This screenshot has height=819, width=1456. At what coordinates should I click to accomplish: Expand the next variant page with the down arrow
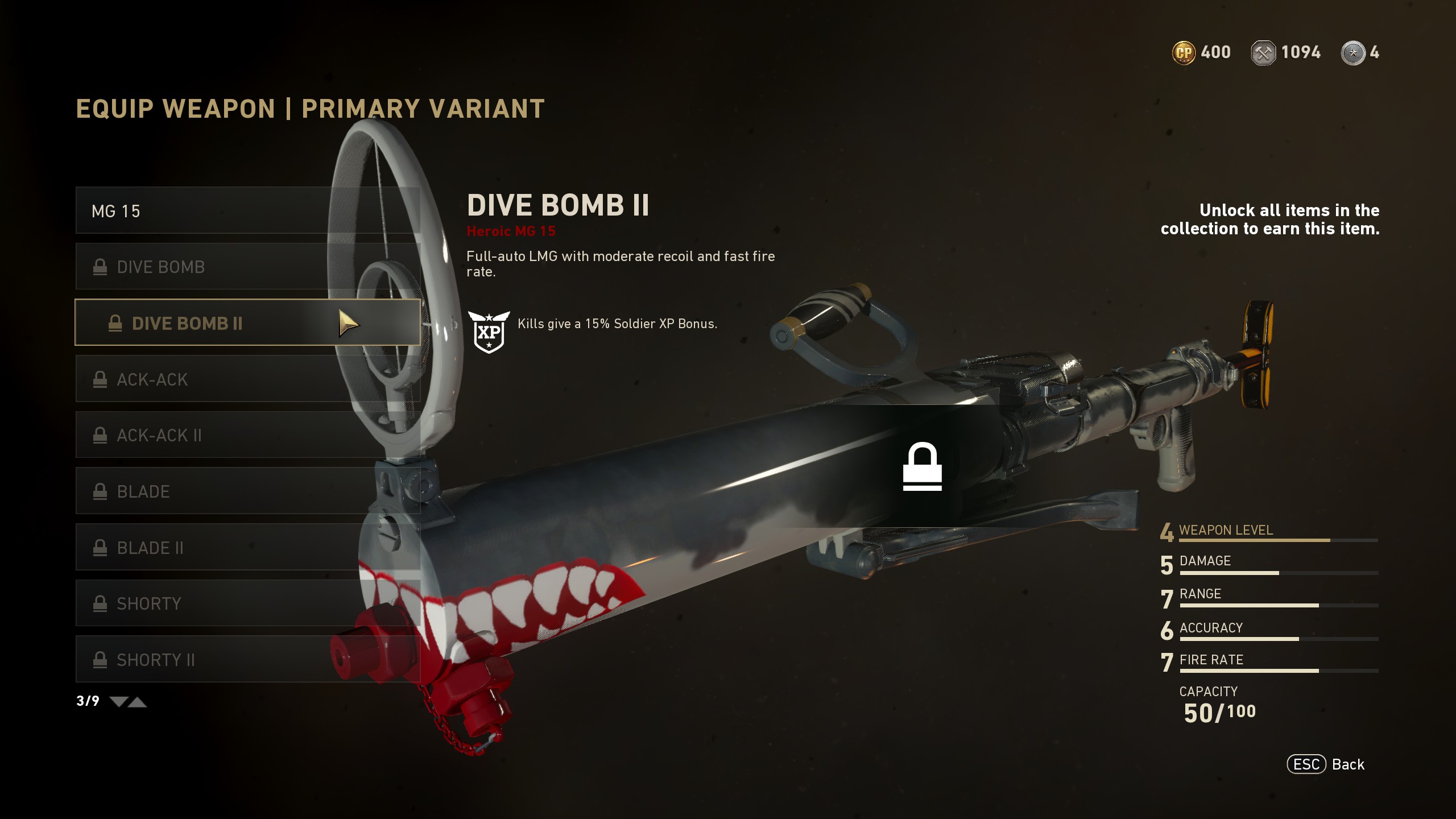coord(119,701)
